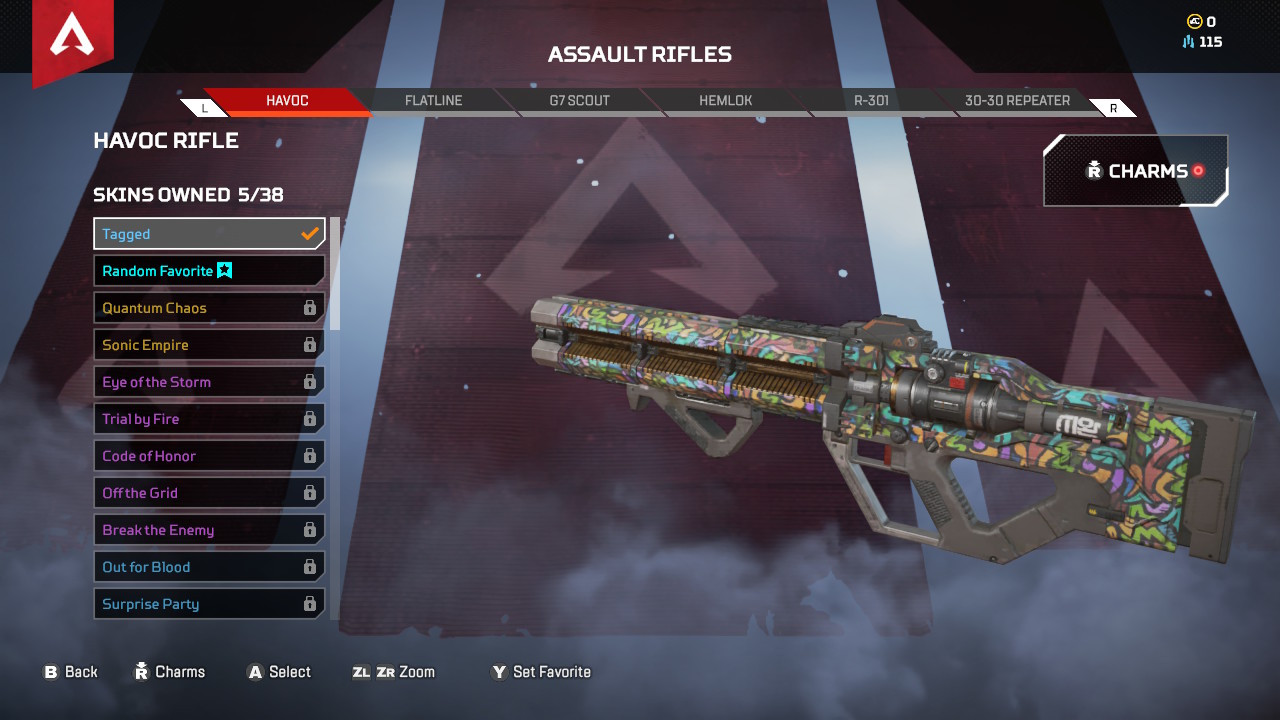Open the Flatline weapon tab
This screenshot has height=720, width=1280.
[433, 101]
